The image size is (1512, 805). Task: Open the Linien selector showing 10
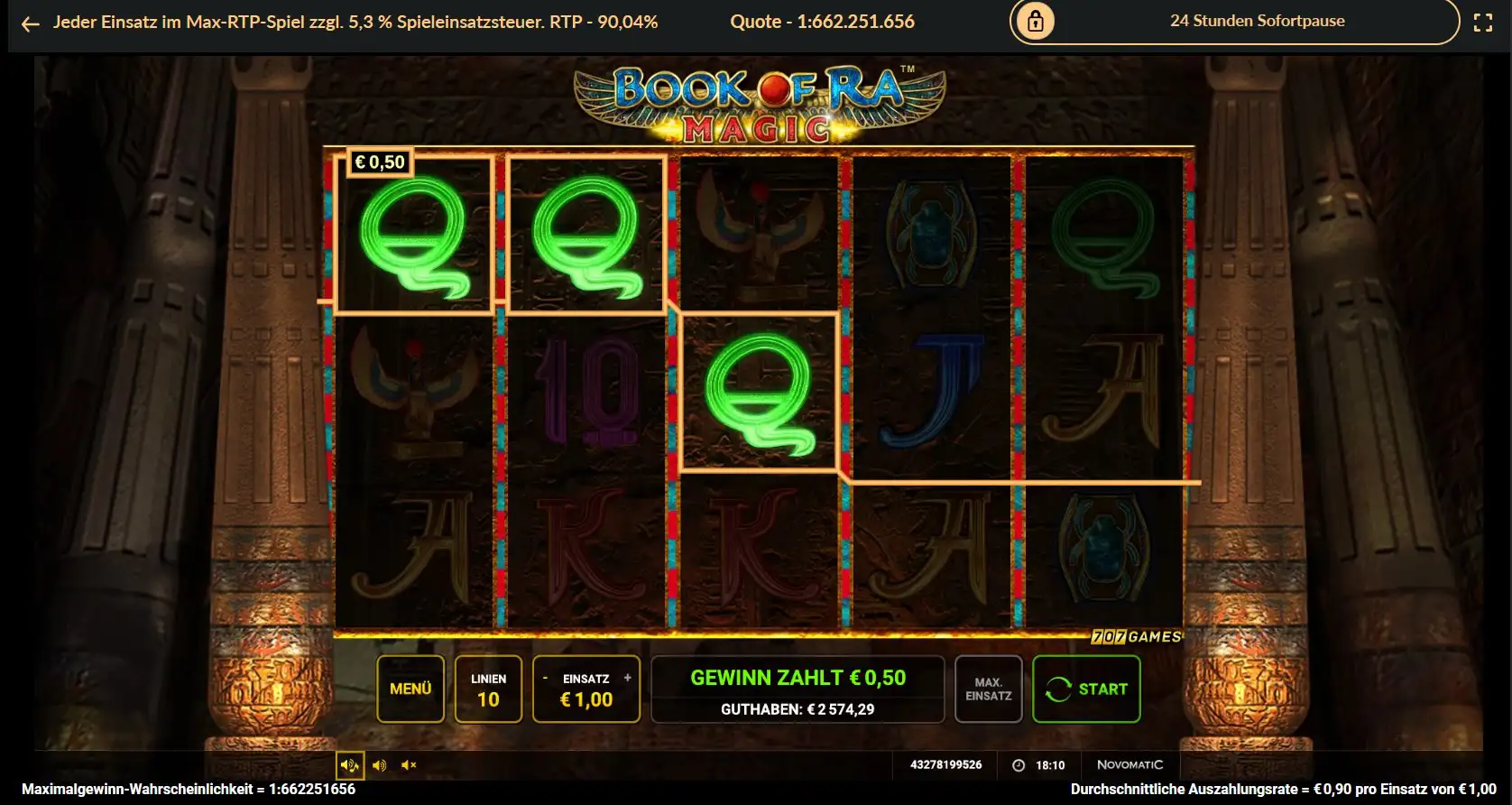488,689
